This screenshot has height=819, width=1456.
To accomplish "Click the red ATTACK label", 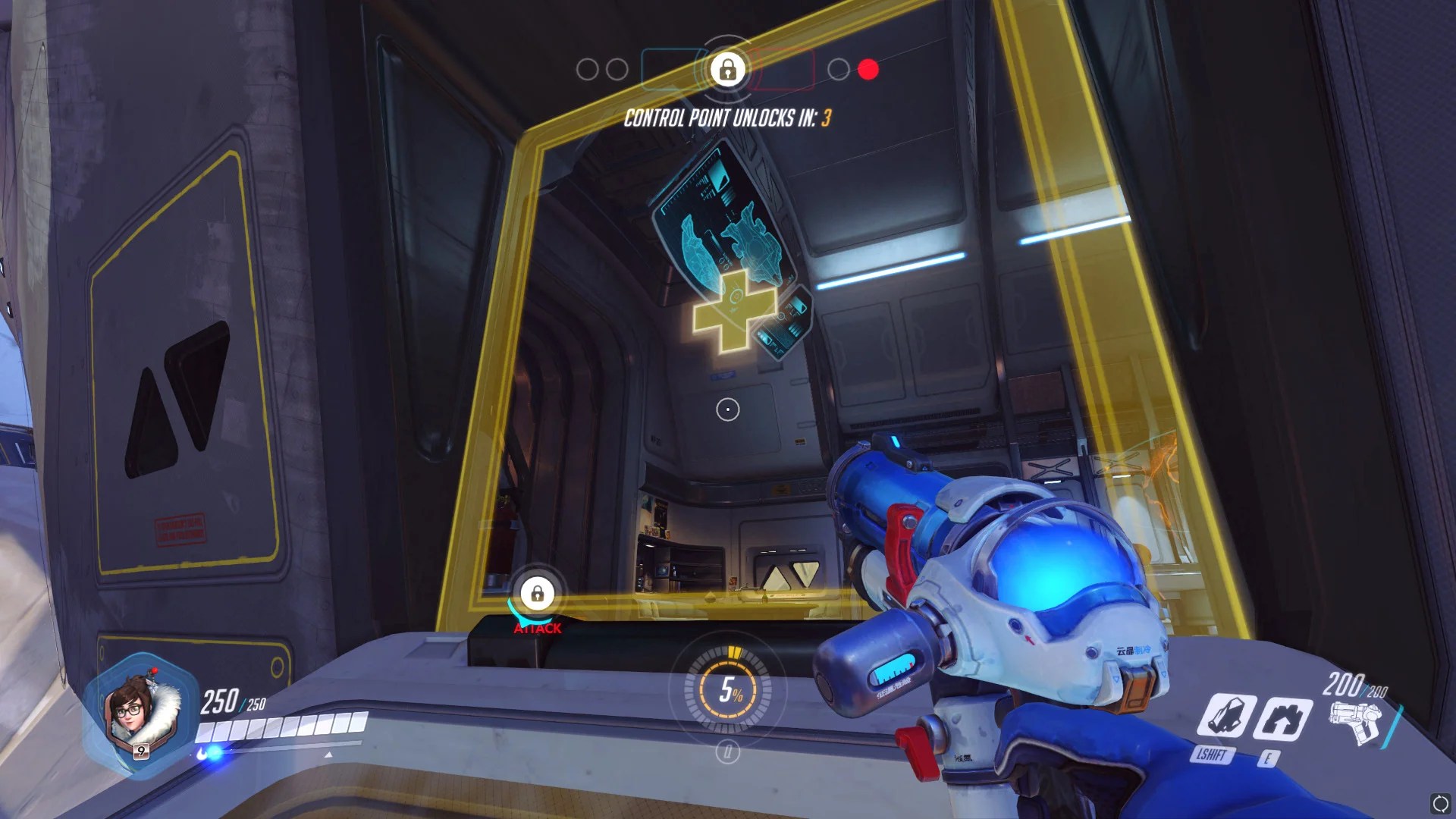I will 538,629.
